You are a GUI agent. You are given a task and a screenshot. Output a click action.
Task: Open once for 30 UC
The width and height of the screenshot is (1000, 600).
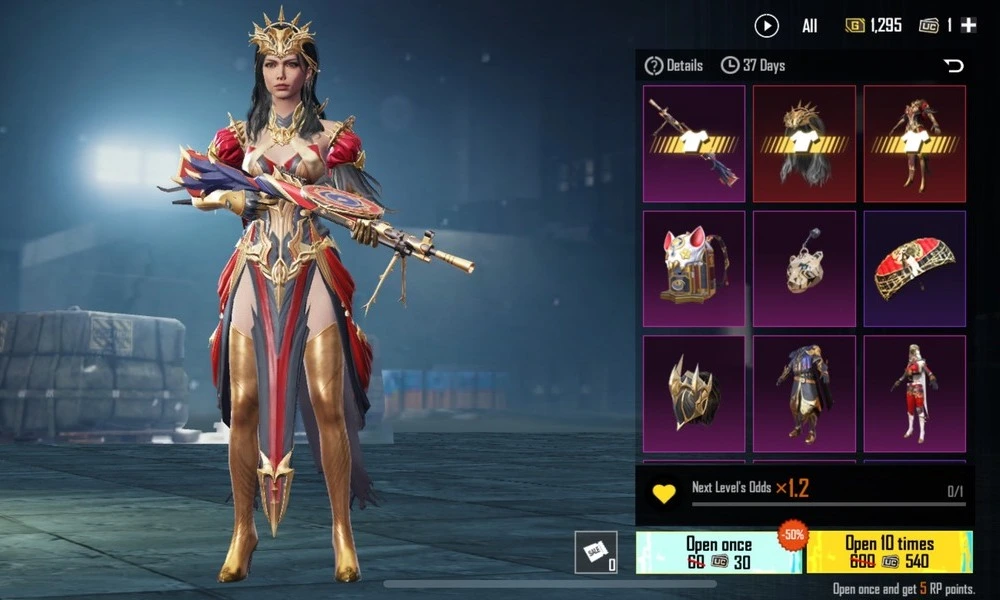(718, 552)
